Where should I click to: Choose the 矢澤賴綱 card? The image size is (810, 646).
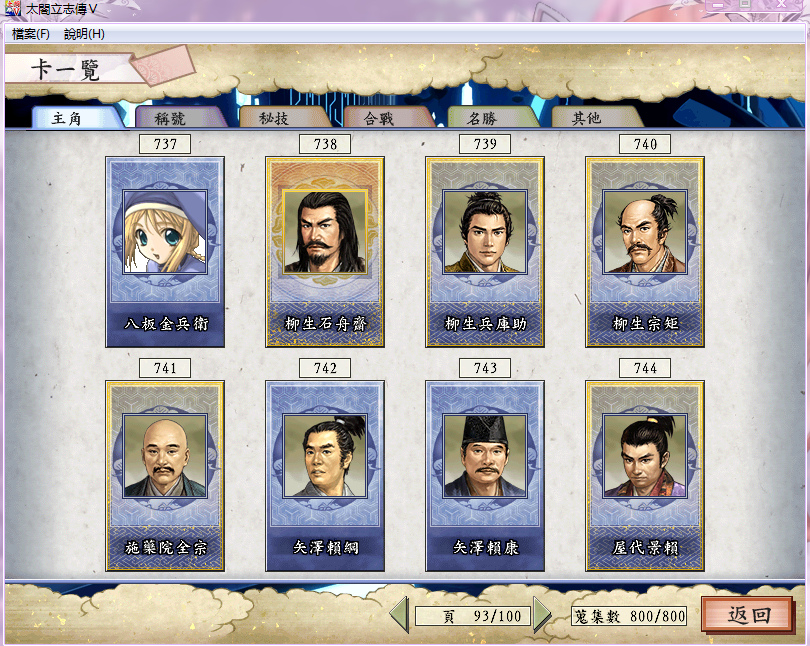(x=325, y=475)
